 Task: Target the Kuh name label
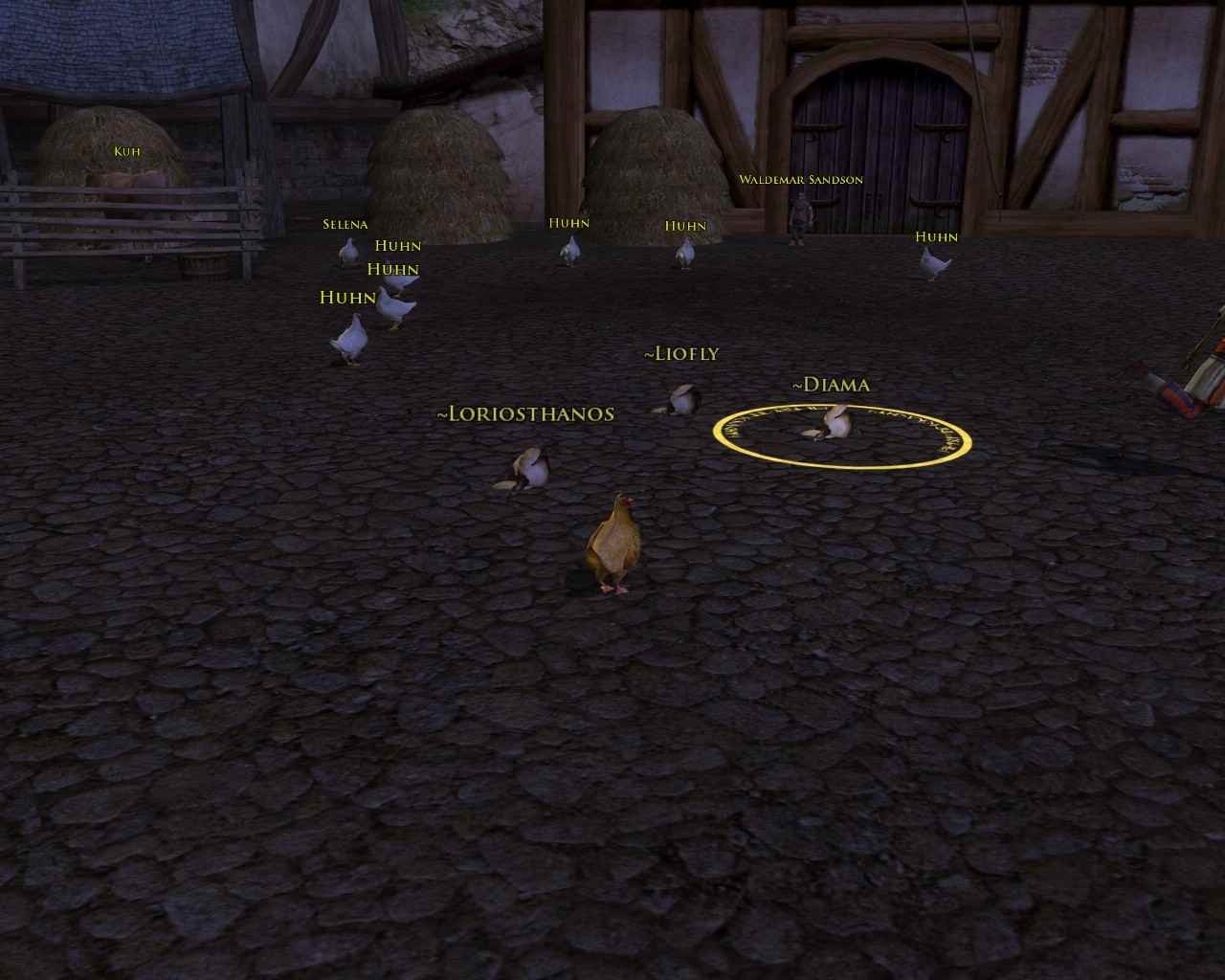coord(126,151)
